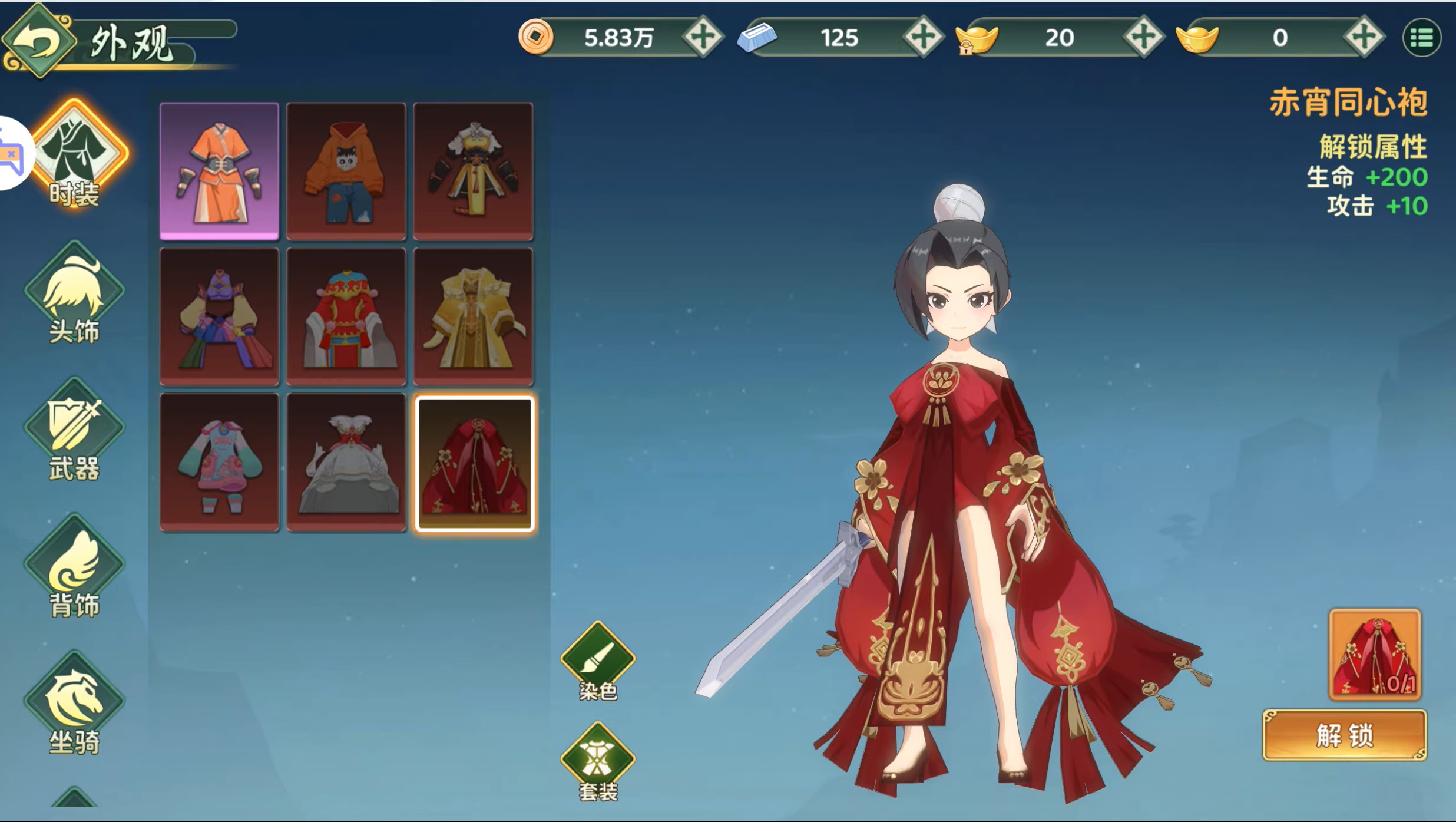This screenshot has width=1456, height=822.
Task: Select the 武器 weapon tab
Action: pyautogui.click(x=74, y=433)
